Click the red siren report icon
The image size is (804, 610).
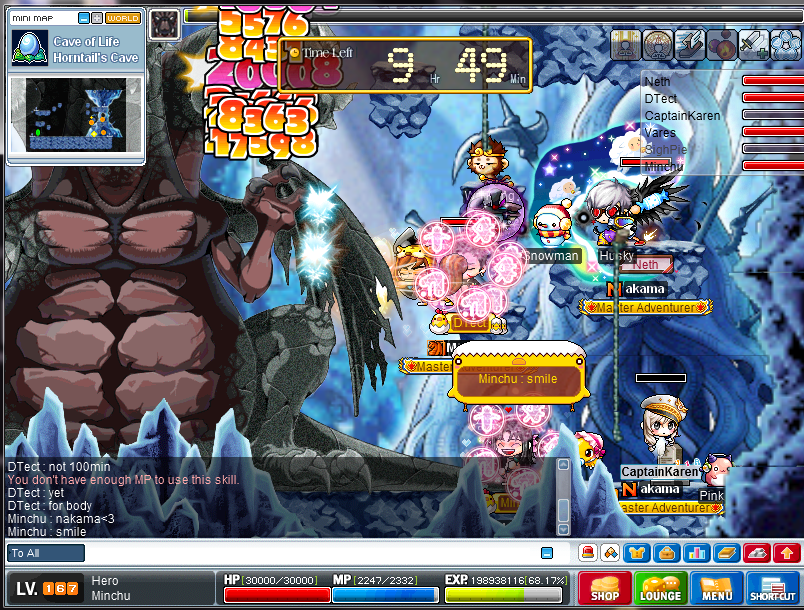click(x=588, y=552)
